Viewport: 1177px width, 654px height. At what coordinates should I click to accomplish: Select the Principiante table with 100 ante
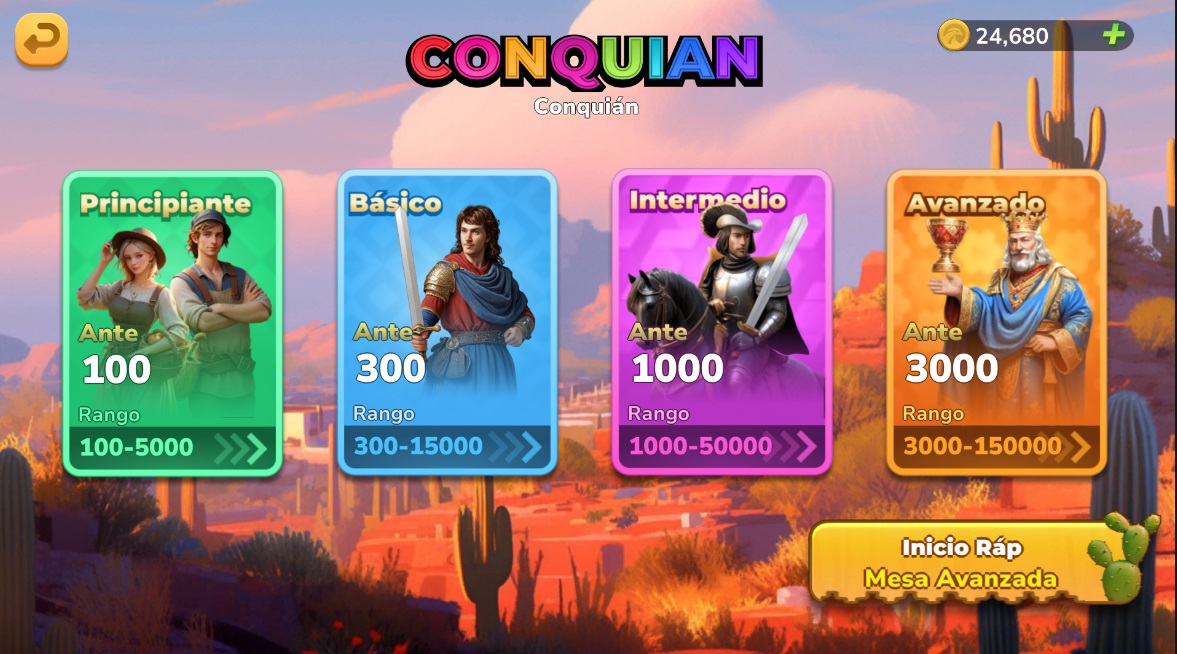point(172,322)
